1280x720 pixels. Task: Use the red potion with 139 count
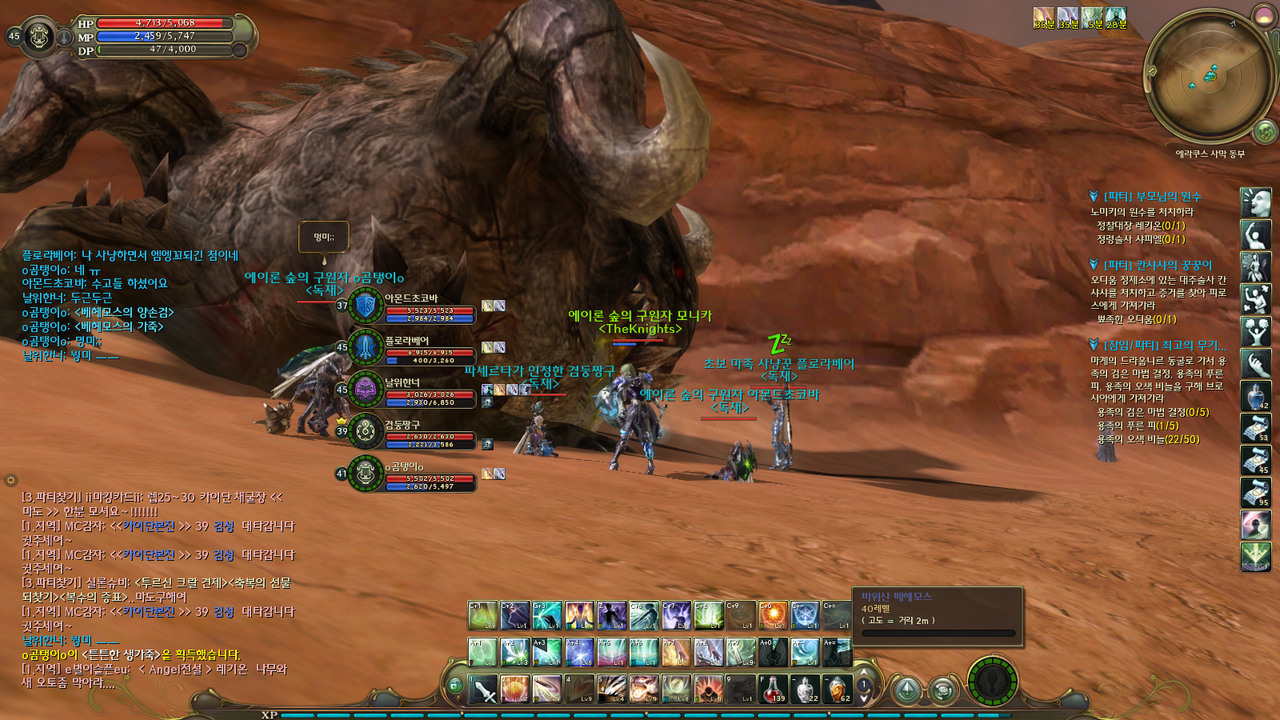(x=773, y=689)
